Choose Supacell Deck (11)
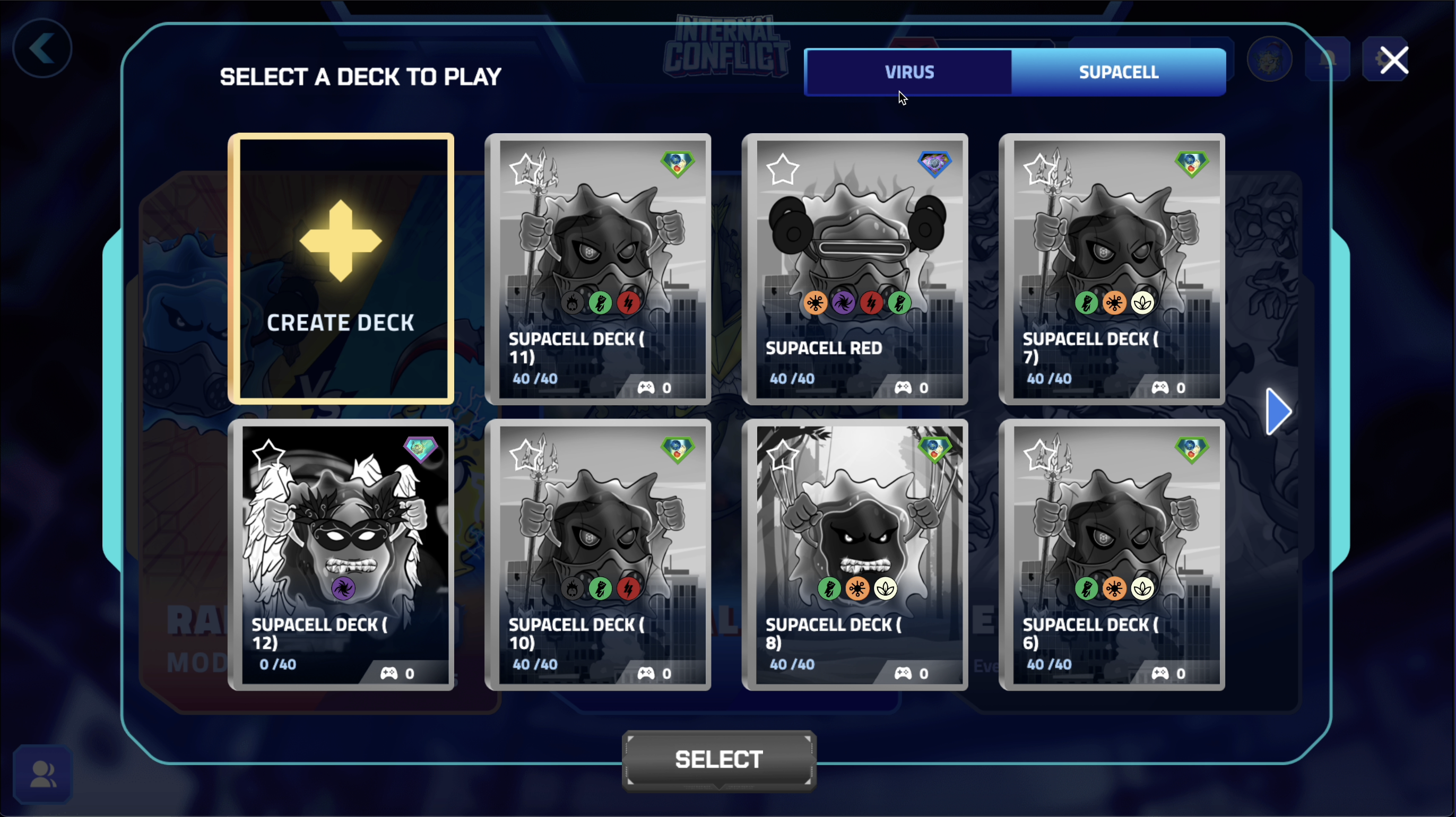 click(597, 269)
